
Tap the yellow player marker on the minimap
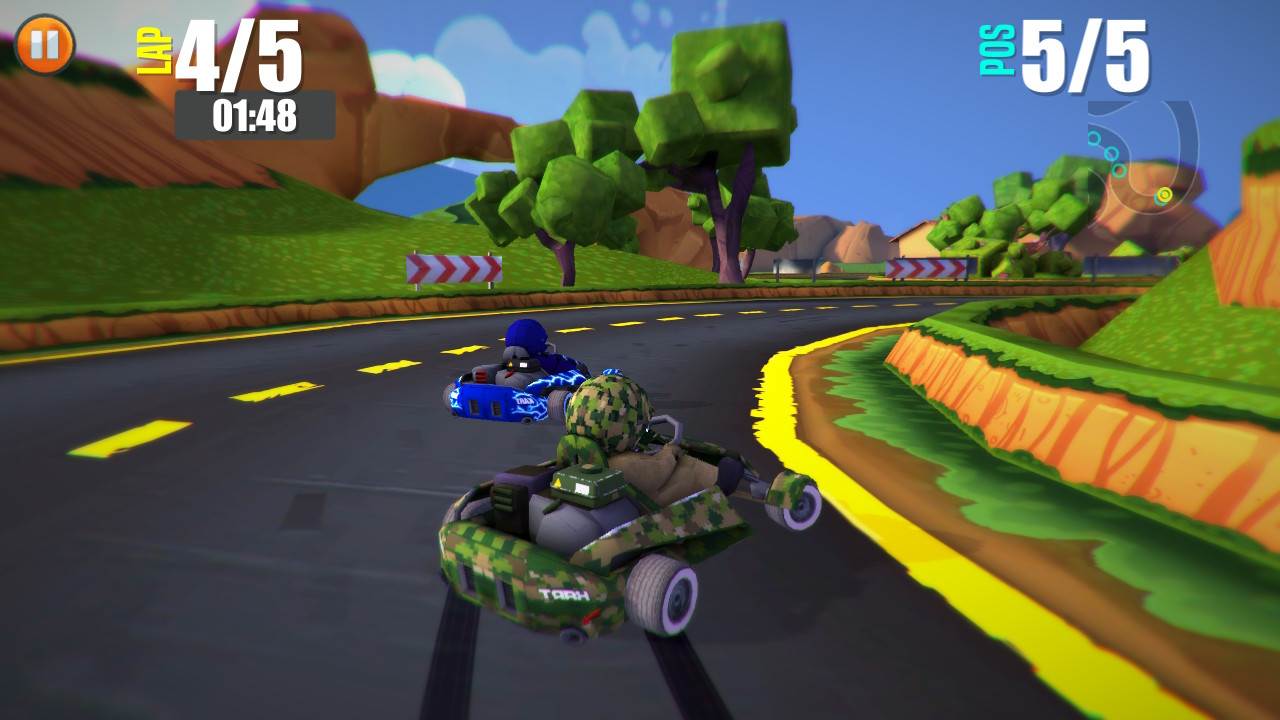tap(1163, 194)
